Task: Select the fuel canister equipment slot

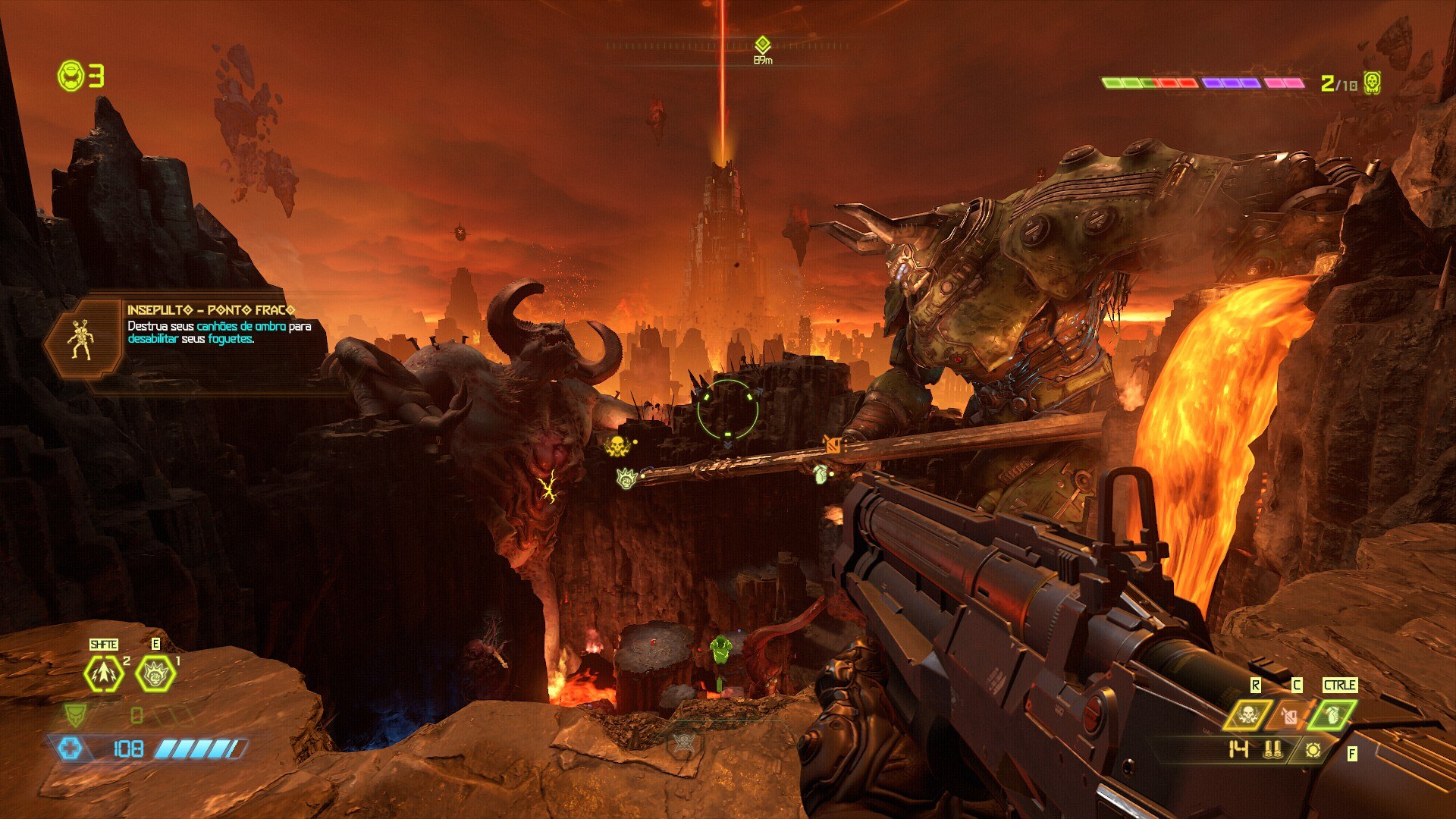Action: [1290, 714]
